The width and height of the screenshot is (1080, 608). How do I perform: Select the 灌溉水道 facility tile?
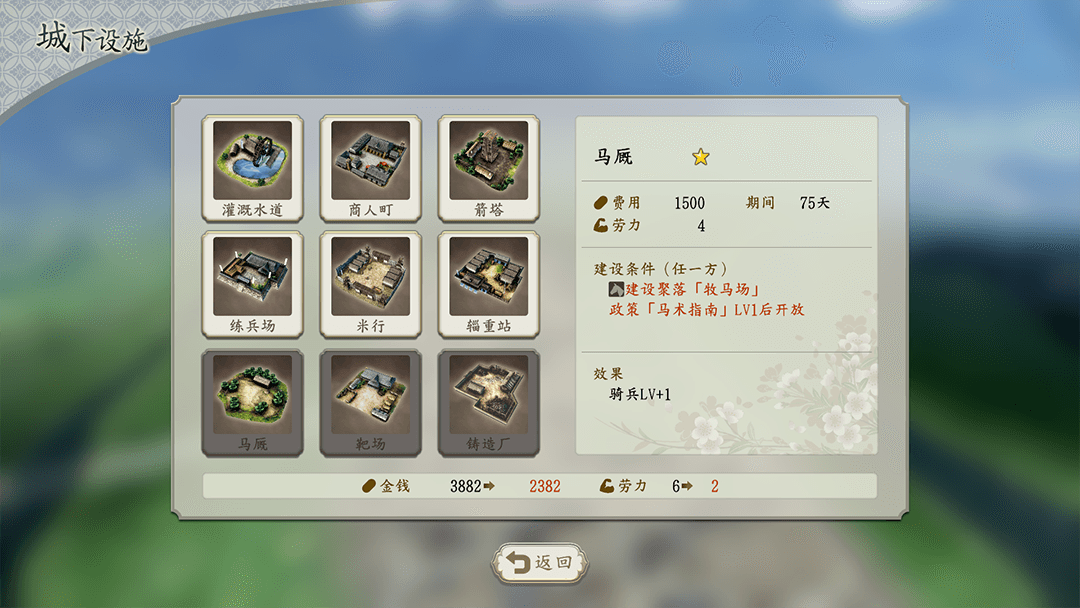(252, 167)
